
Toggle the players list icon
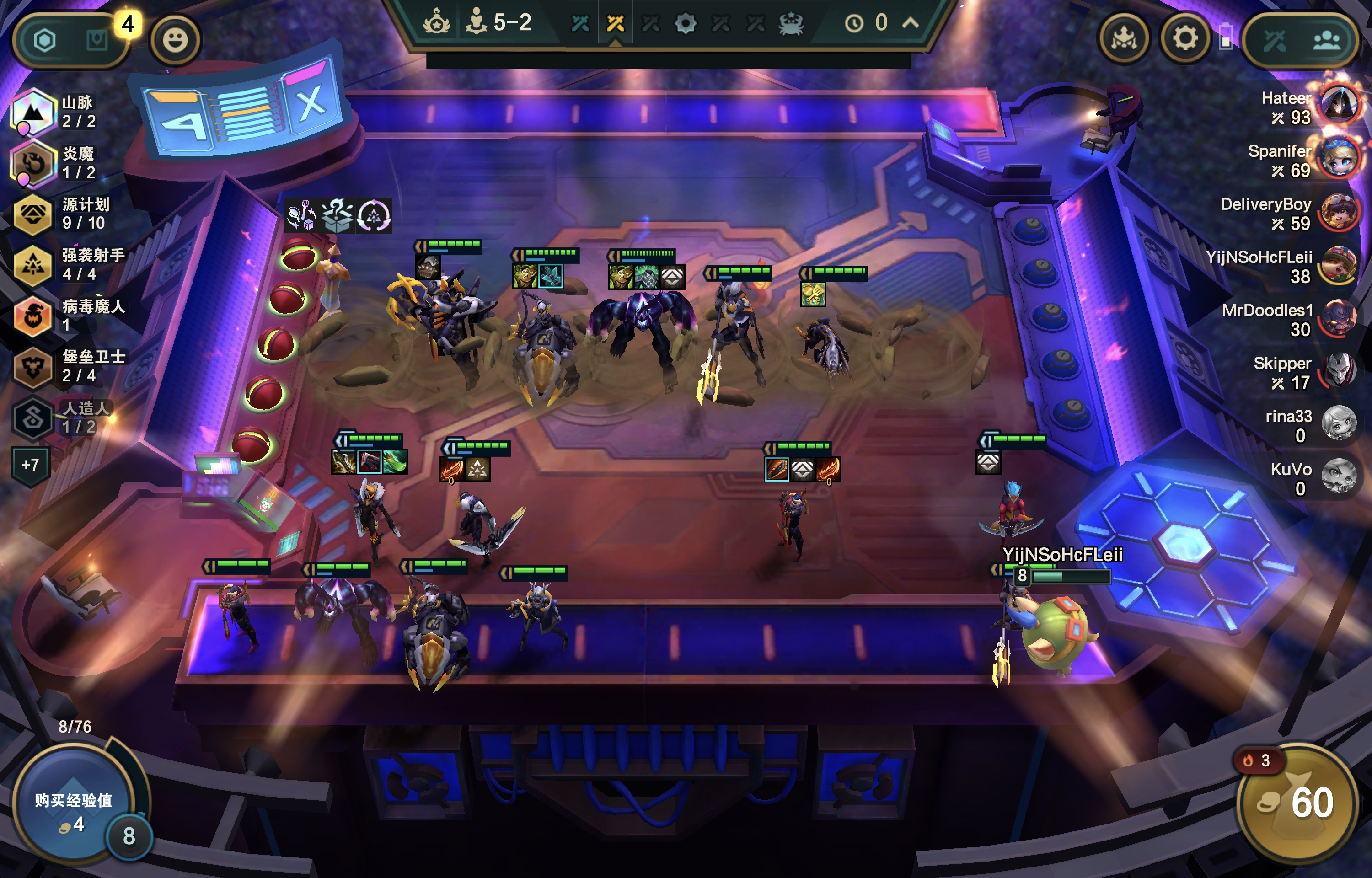point(1326,40)
